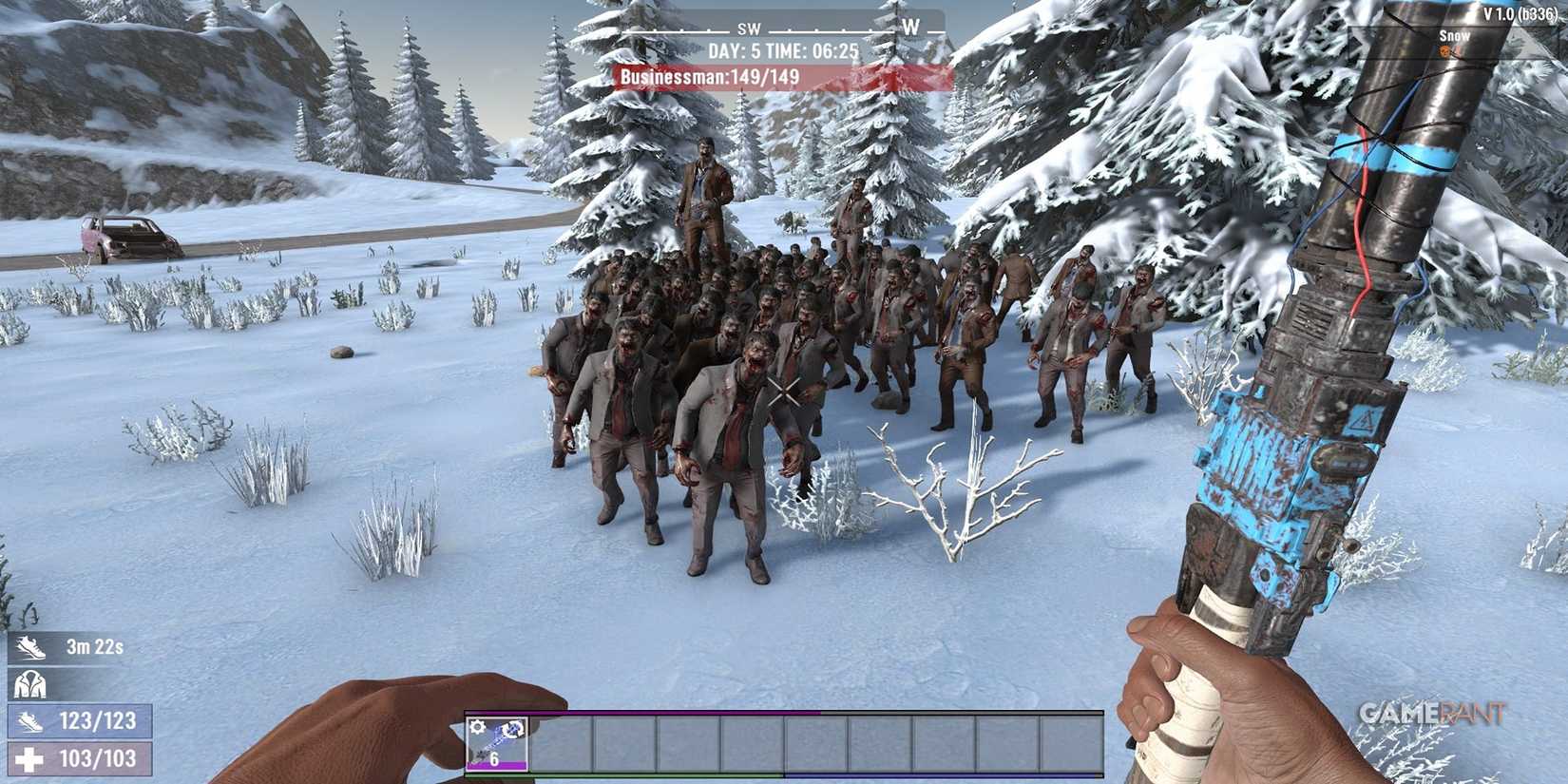The image size is (1568, 784).
Task: Click the stamina shoe icon next to 123/123
Action: tap(31, 722)
